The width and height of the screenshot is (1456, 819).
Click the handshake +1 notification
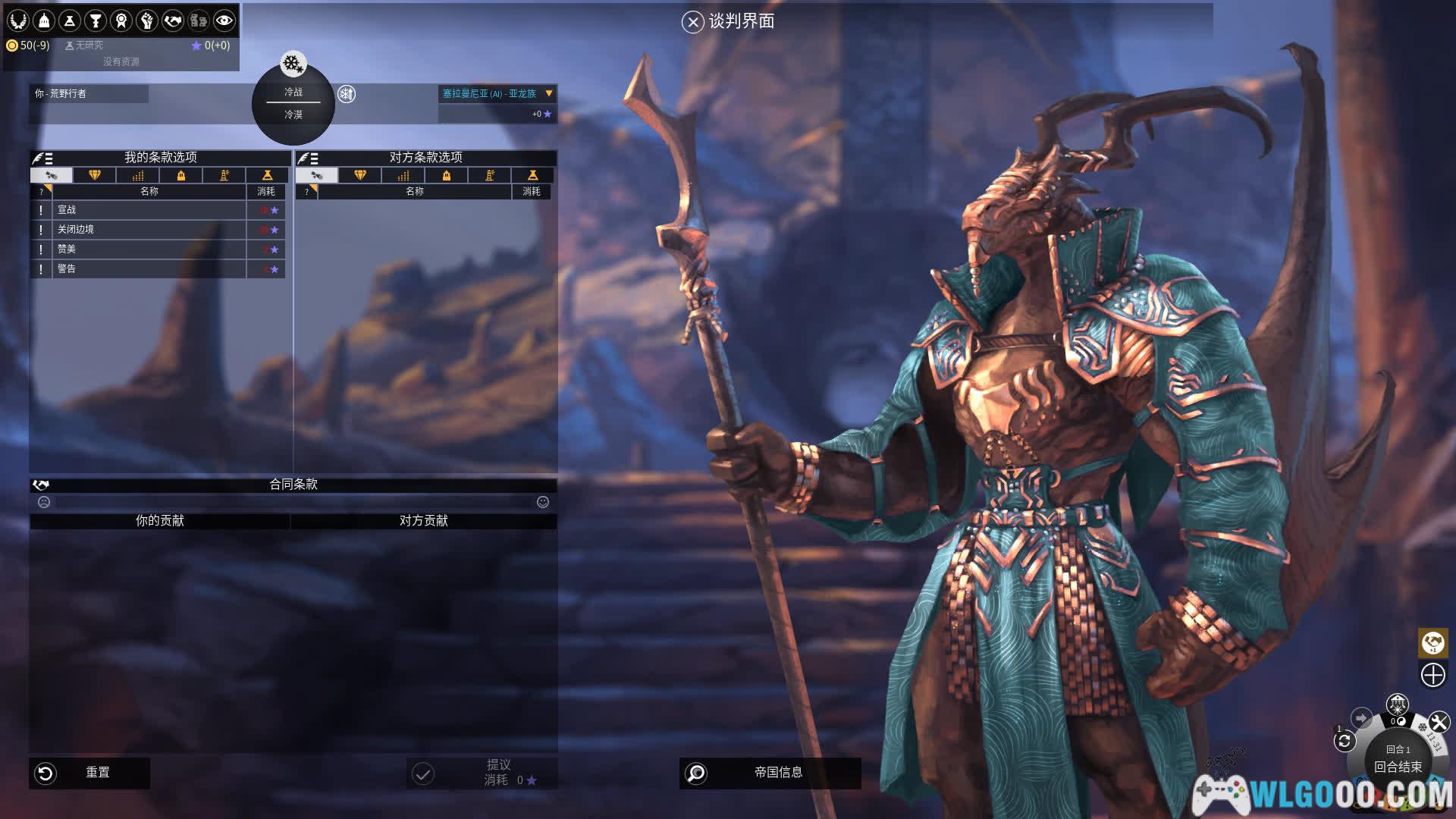(x=1432, y=643)
